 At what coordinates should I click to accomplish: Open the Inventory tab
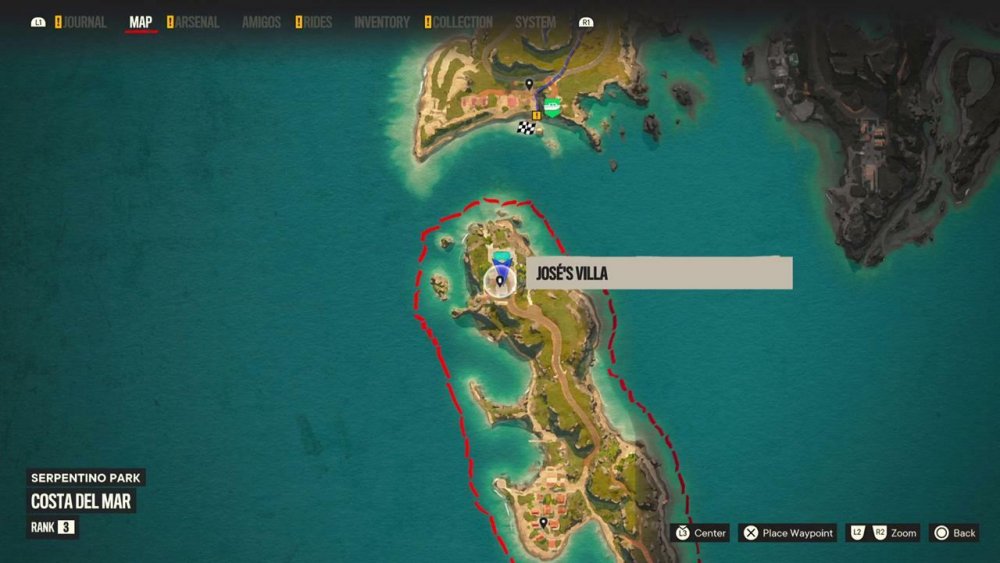382,22
